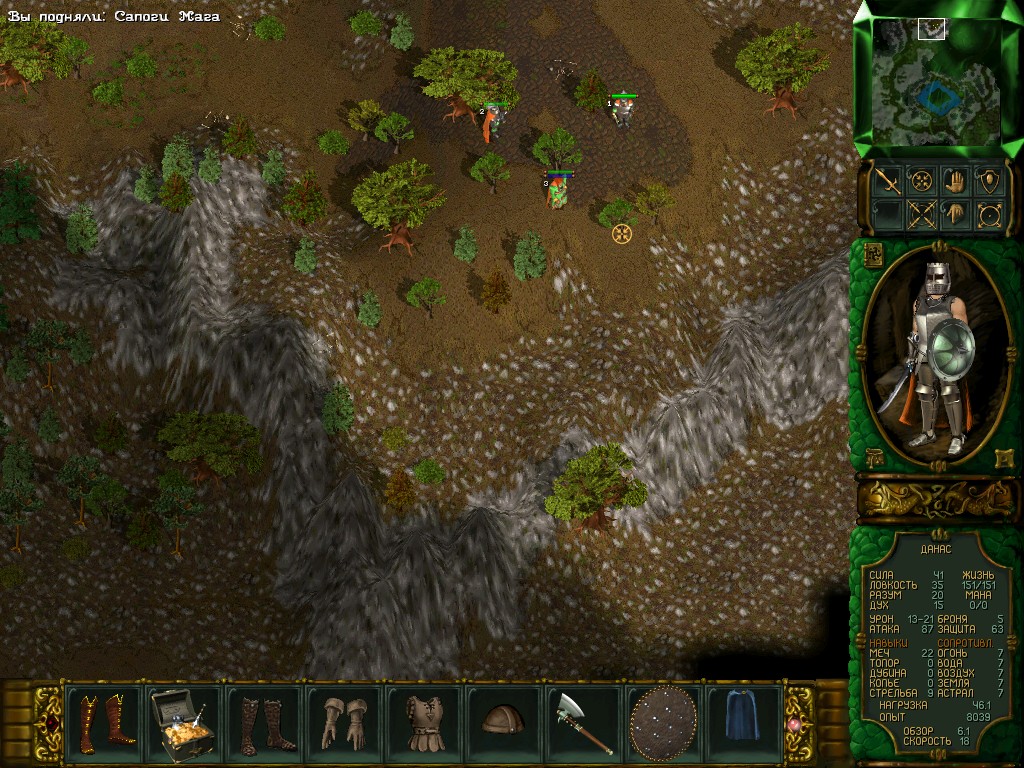Select the brown leather cap slot
The height and width of the screenshot is (768, 1024).
point(503,720)
